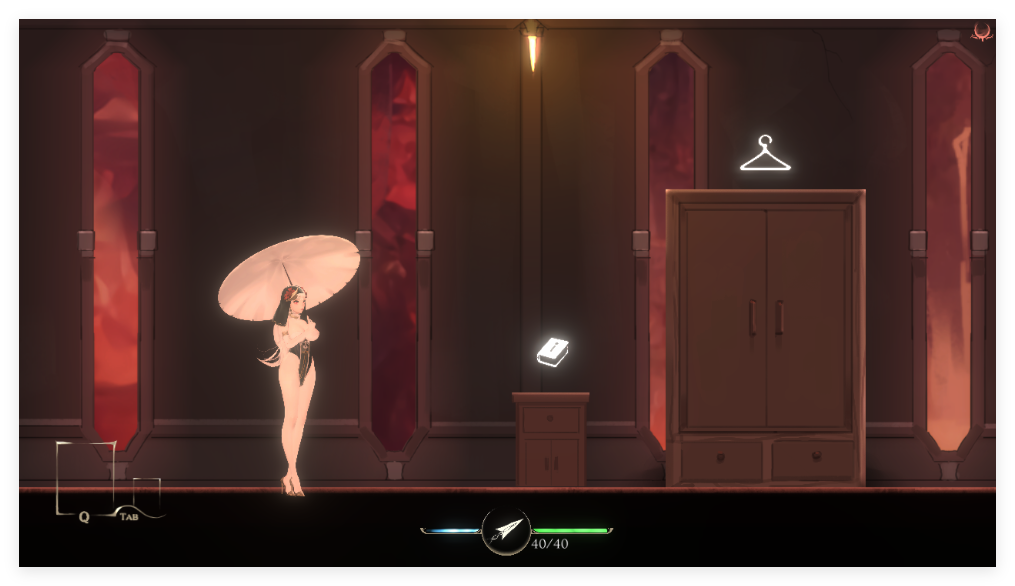
Task: Select the small empty slot frame
Action: 146,494
